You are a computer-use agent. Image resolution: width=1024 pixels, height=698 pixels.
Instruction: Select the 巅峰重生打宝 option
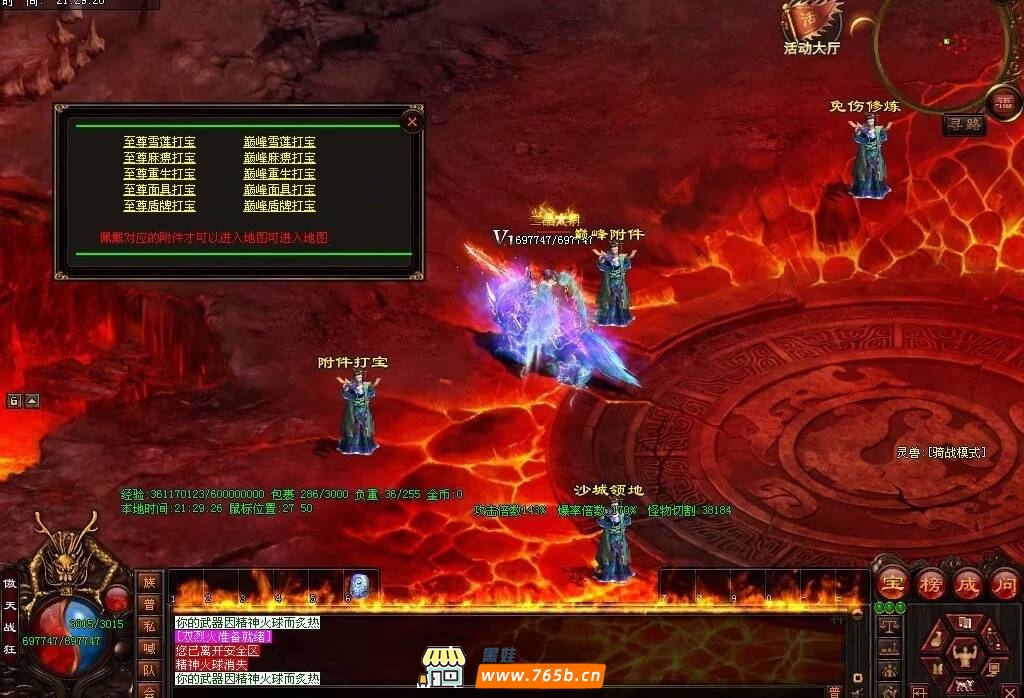[279, 174]
